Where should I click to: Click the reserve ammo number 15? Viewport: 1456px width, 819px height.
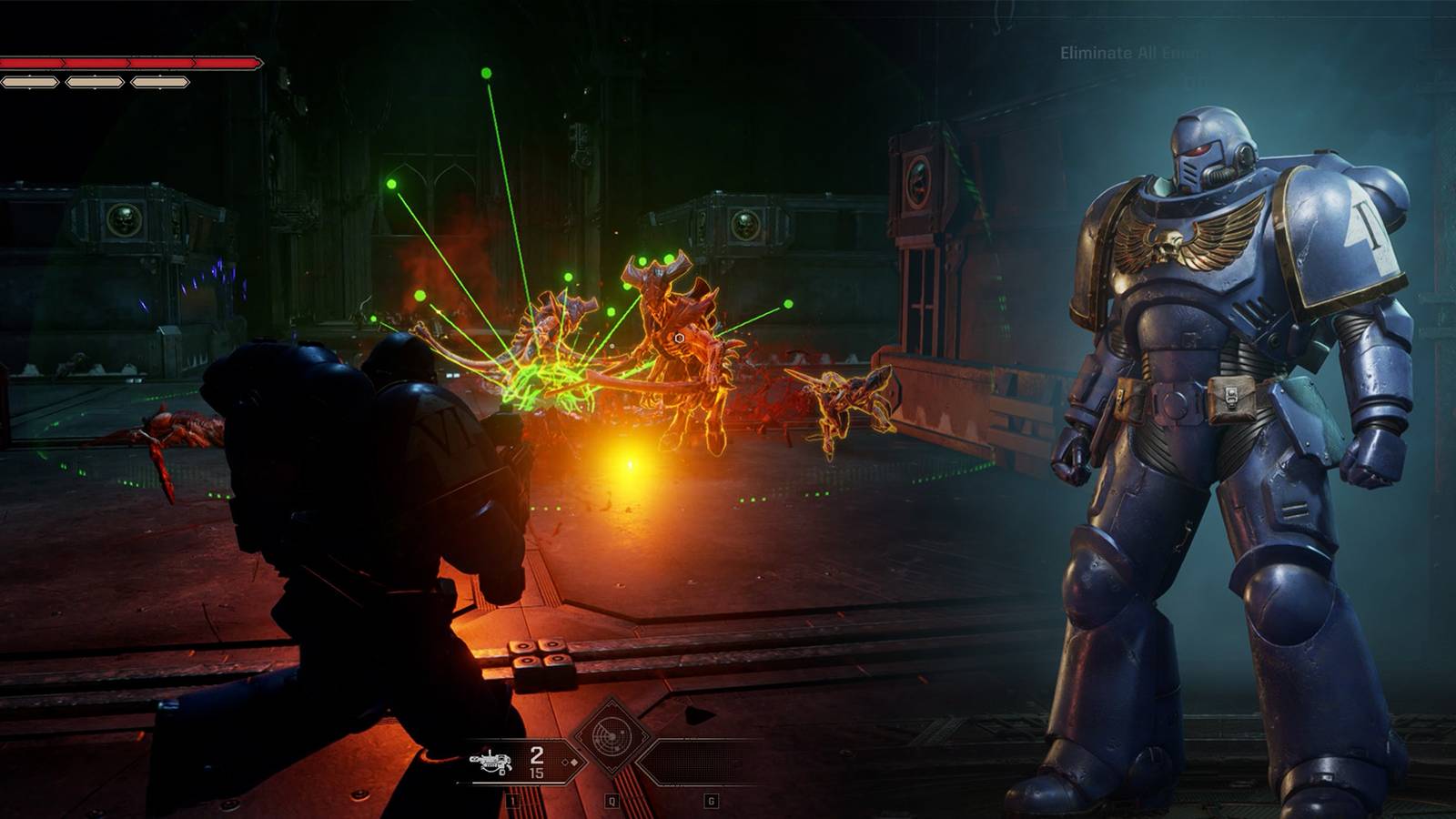click(x=537, y=773)
